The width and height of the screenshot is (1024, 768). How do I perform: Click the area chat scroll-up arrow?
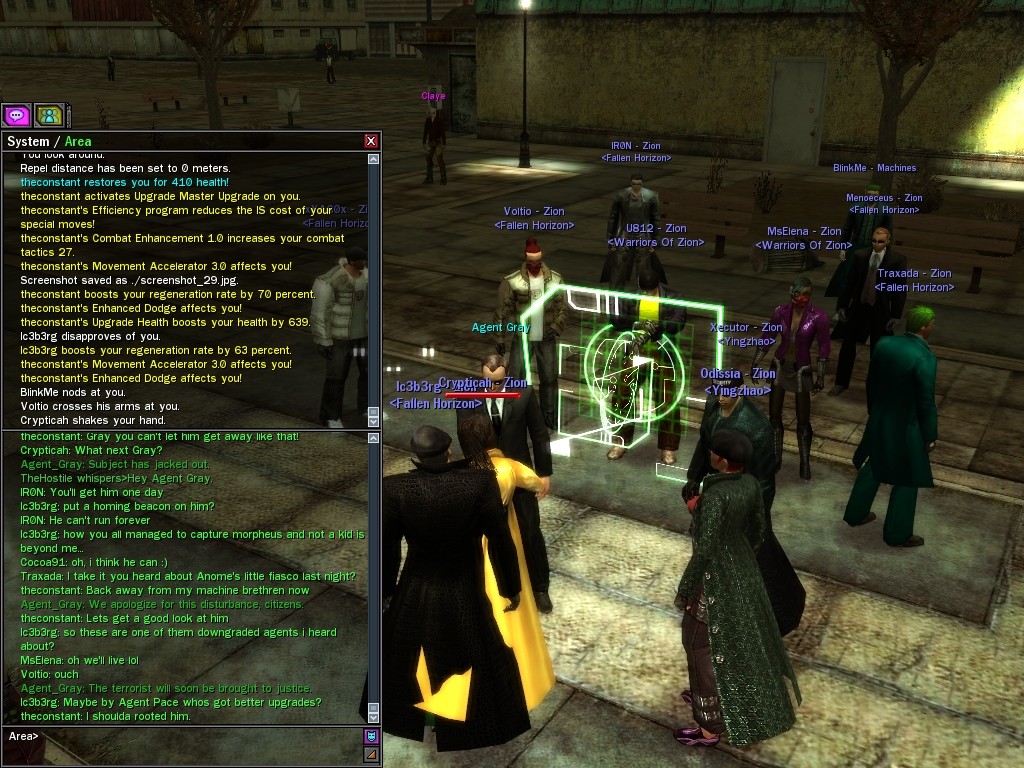tap(373, 438)
